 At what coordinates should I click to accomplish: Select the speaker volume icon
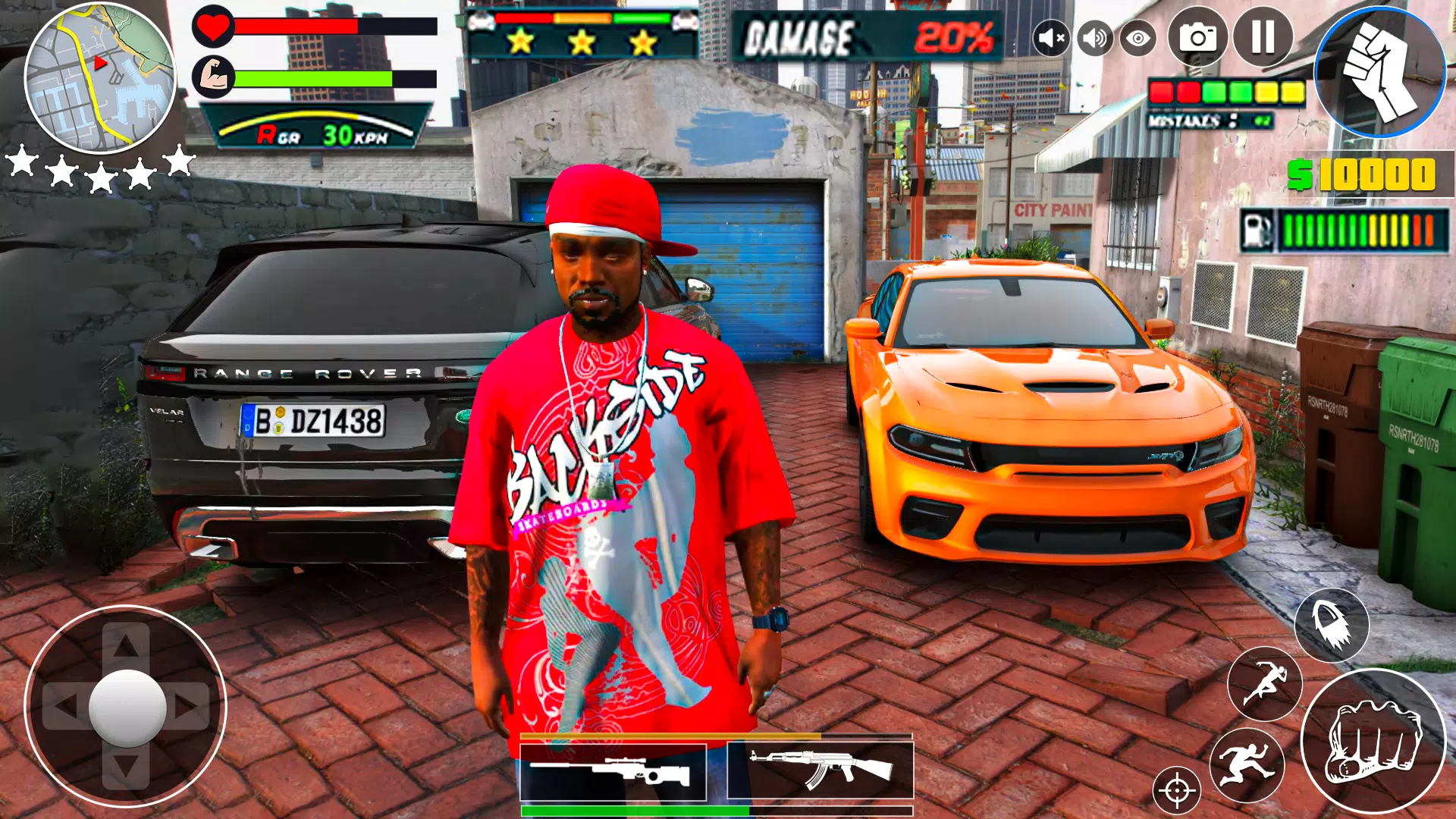1094,38
